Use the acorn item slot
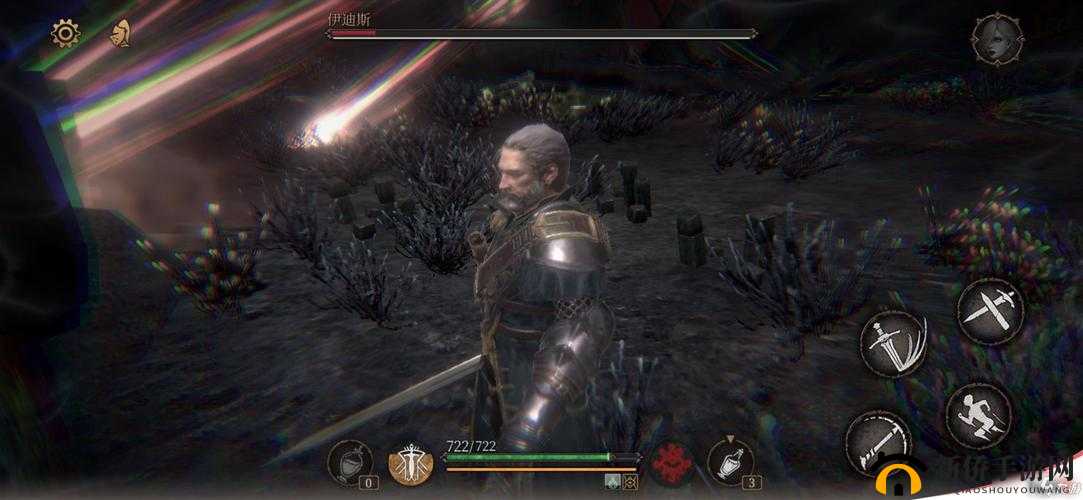This screenshot has height=500, width=1083. coord(350,461)
